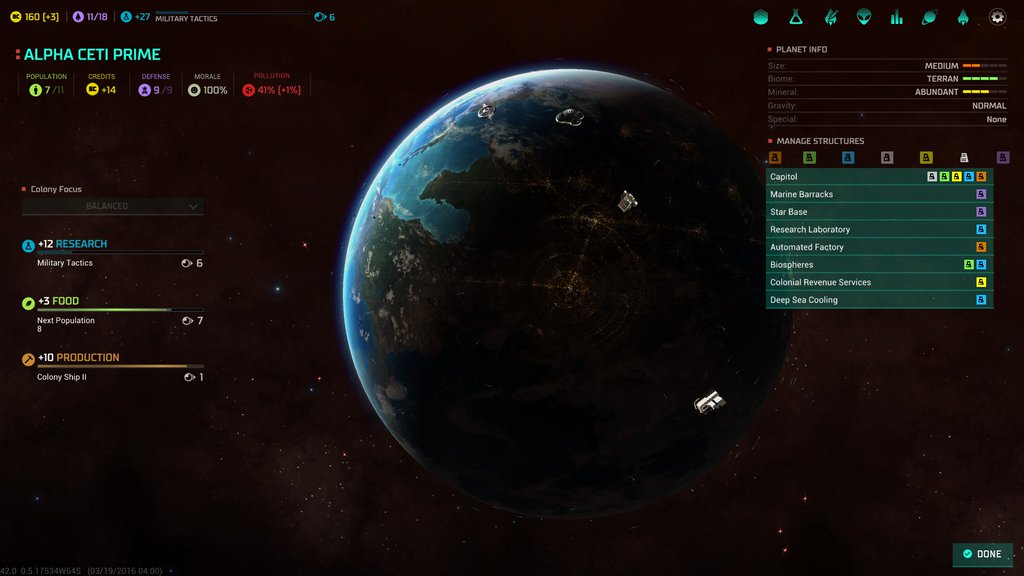Image resolution: width=1024 pixels, height=576 pixels.
Task: Open the alien head races screen
Action: pyautogui.click(x=863, y=17)
